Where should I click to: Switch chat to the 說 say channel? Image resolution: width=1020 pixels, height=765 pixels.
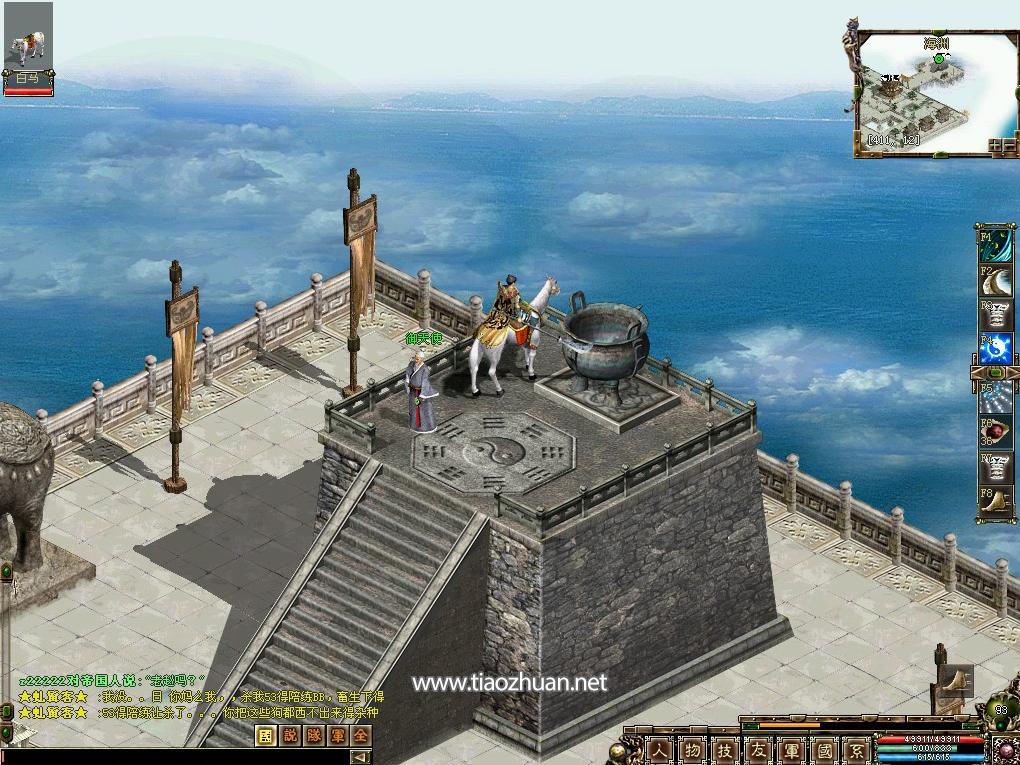tap(288, 735)
